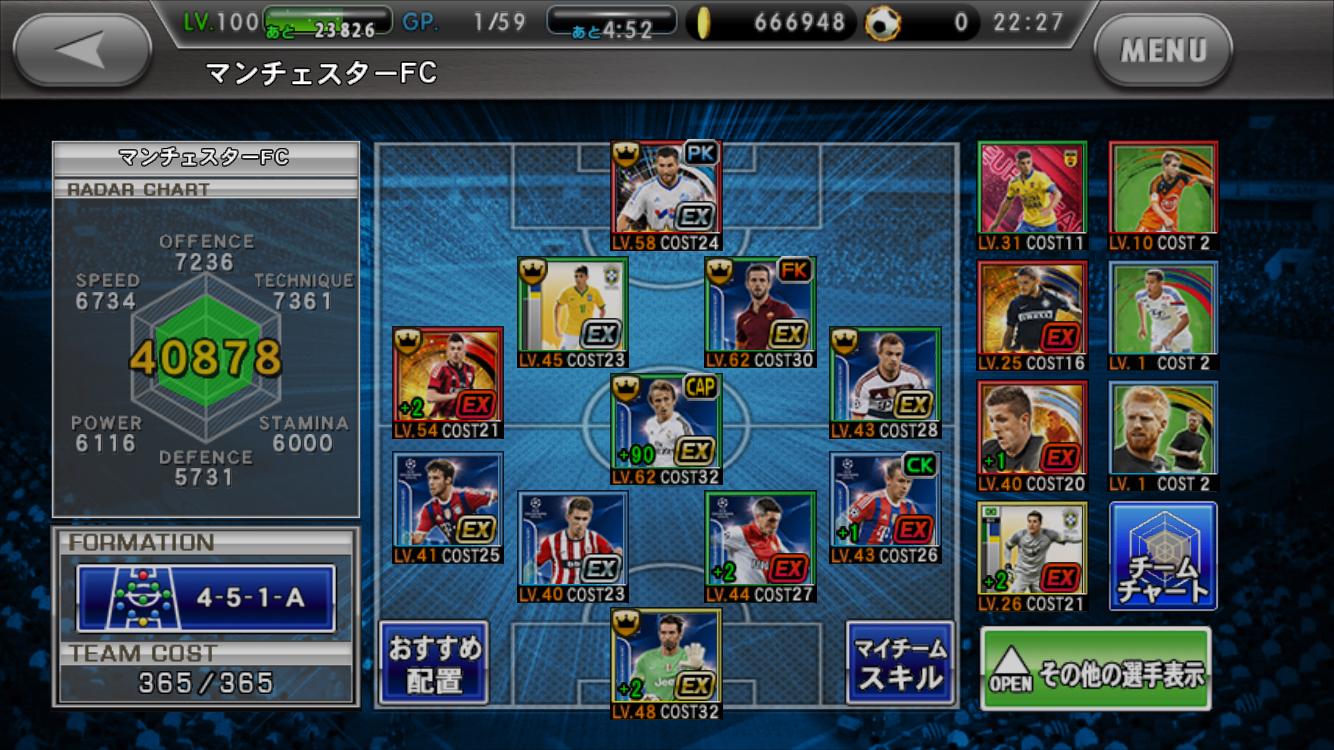Pick the LV.43 COST28 midfielder card
The height and width of the screenshot is (750, 1334).
pos(884,381)
